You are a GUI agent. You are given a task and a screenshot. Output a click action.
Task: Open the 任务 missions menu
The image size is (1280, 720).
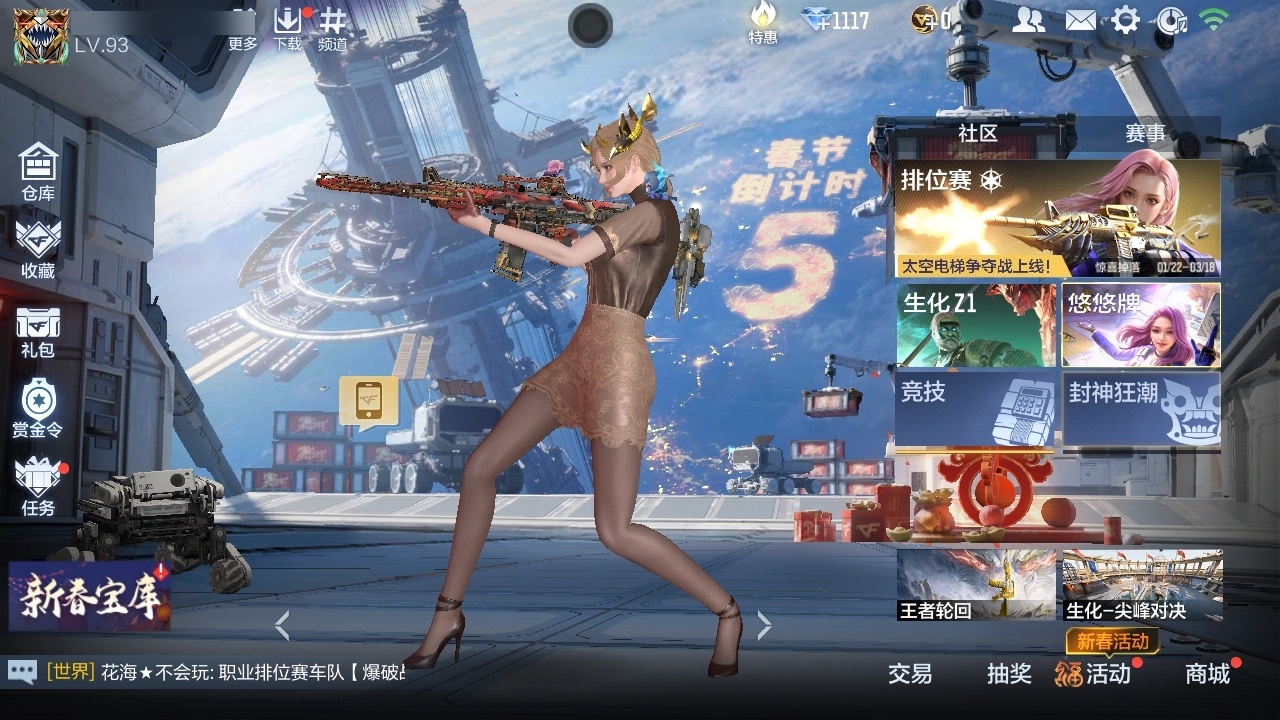point(38,485)
